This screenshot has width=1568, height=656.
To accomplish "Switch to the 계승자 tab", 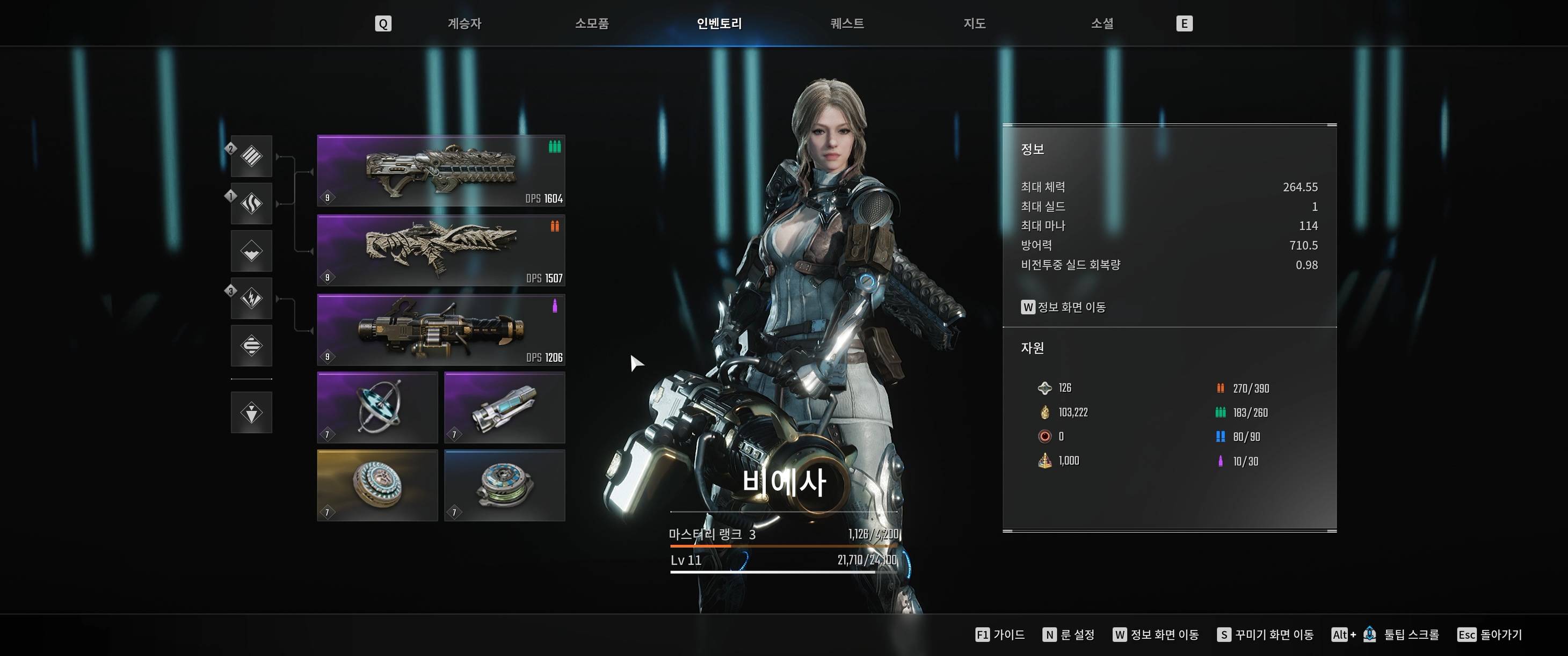I will tap(464, 24).
